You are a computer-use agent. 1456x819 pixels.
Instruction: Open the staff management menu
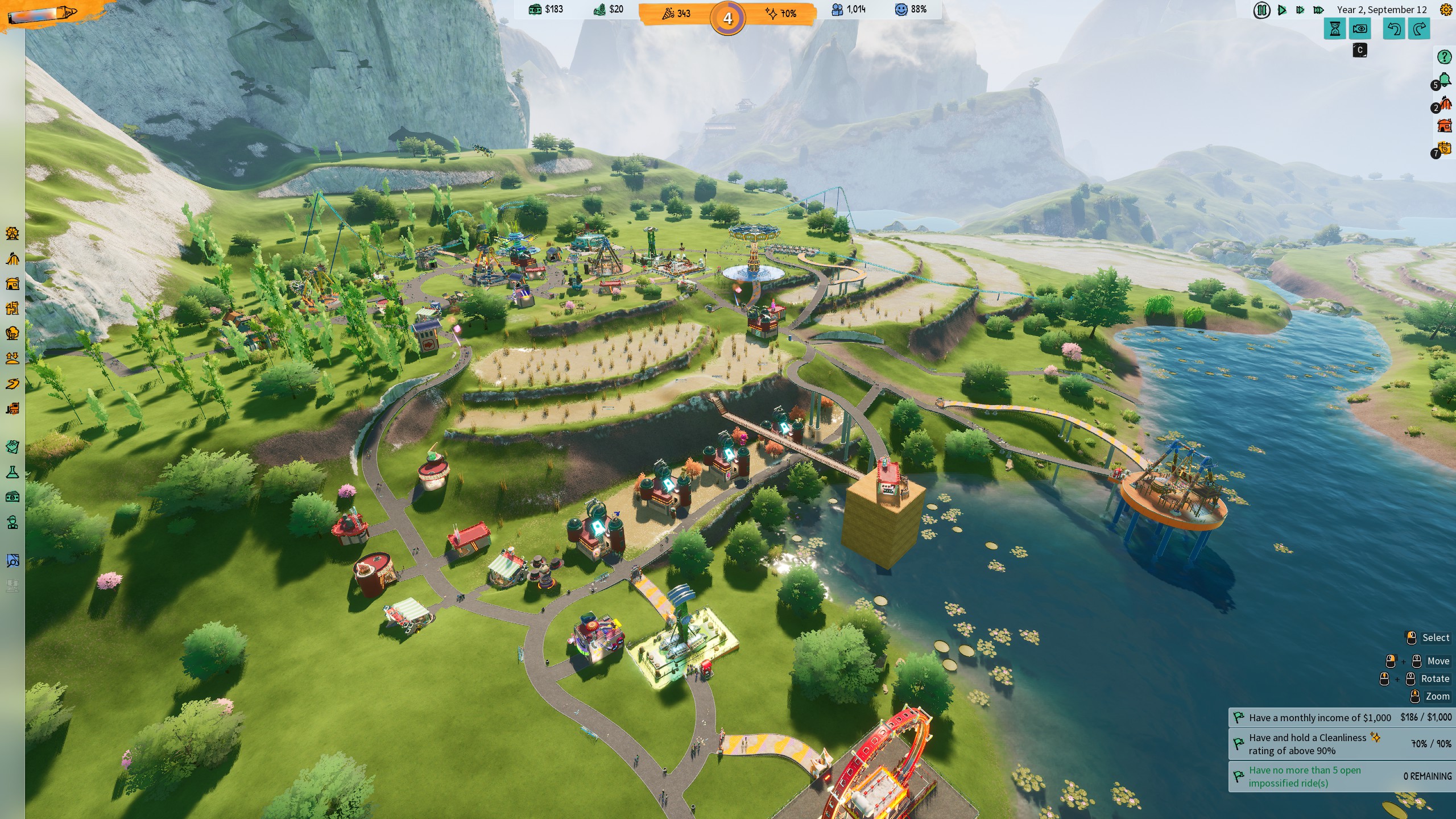(13, 522)
